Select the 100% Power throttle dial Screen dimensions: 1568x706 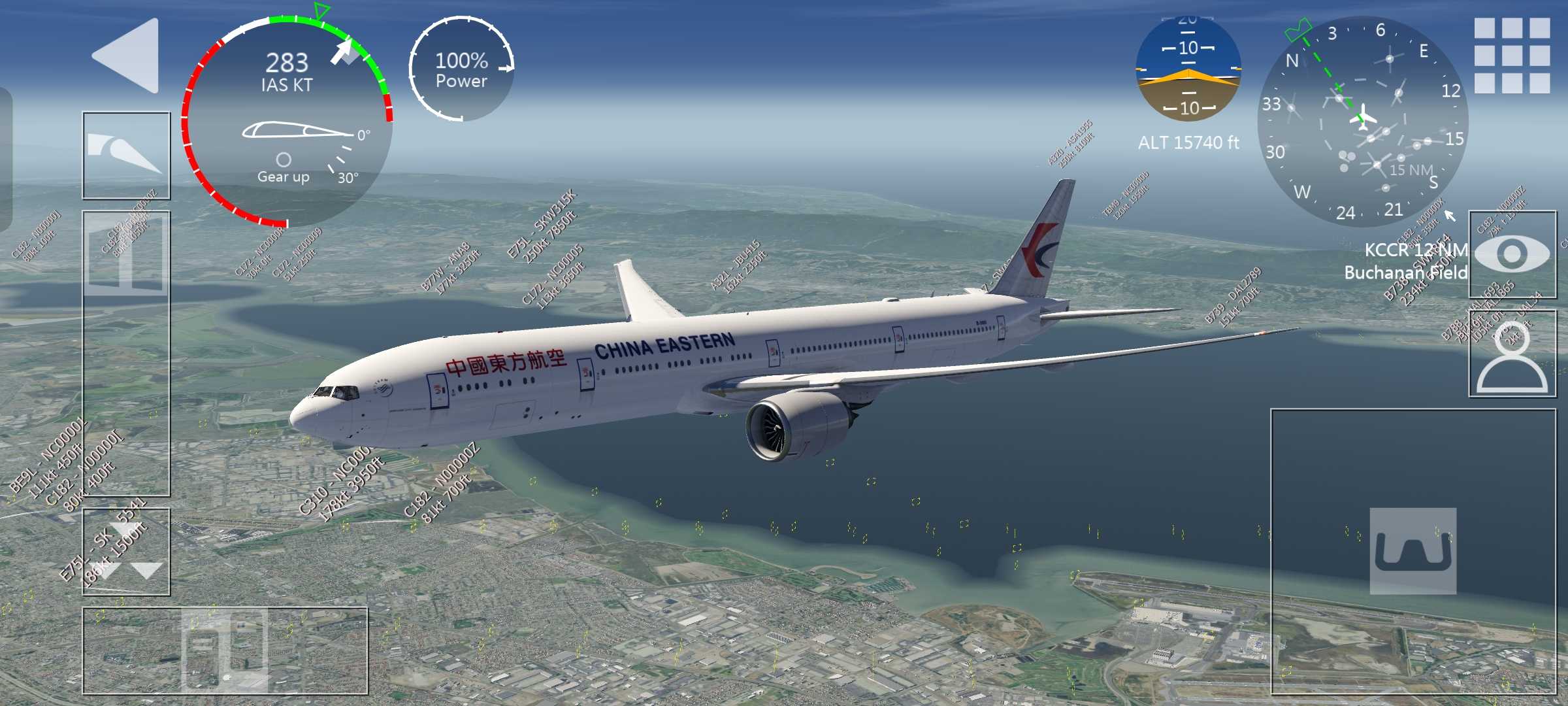pos(462,69)
